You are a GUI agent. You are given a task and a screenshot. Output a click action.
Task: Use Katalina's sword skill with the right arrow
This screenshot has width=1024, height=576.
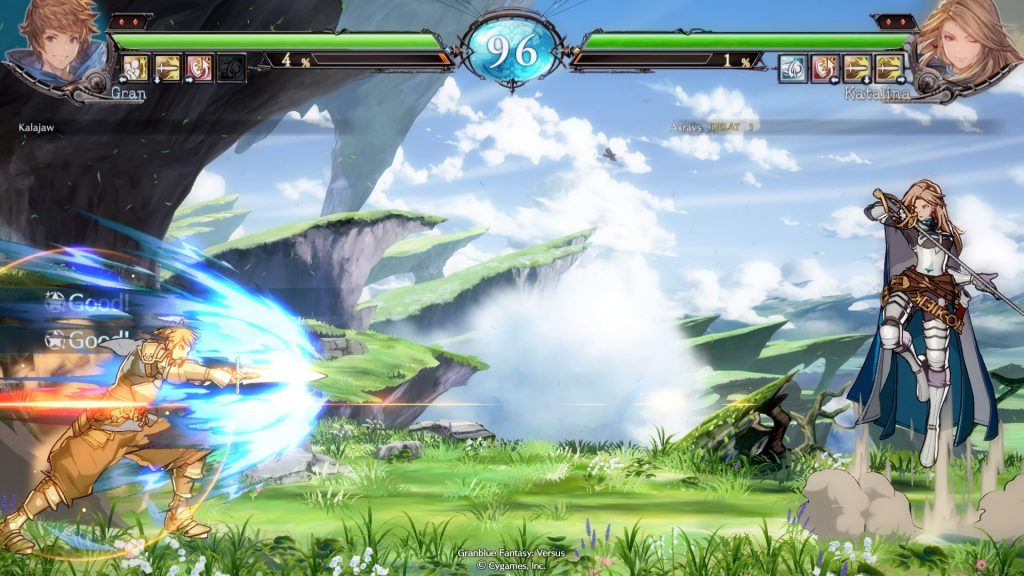(889, 68)
